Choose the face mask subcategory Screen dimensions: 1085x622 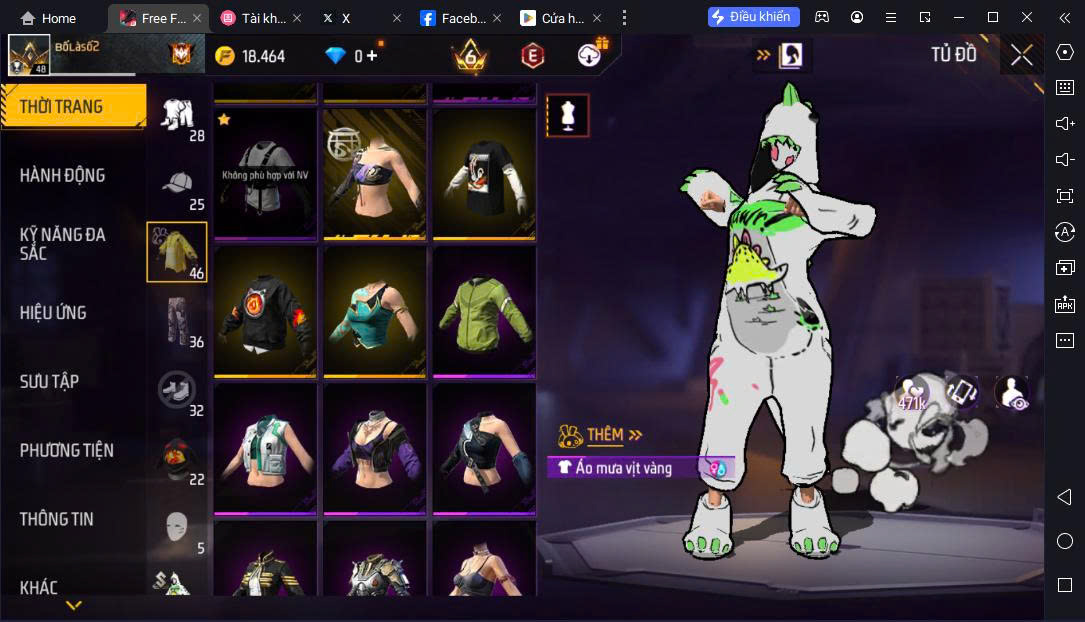[179, 528]
